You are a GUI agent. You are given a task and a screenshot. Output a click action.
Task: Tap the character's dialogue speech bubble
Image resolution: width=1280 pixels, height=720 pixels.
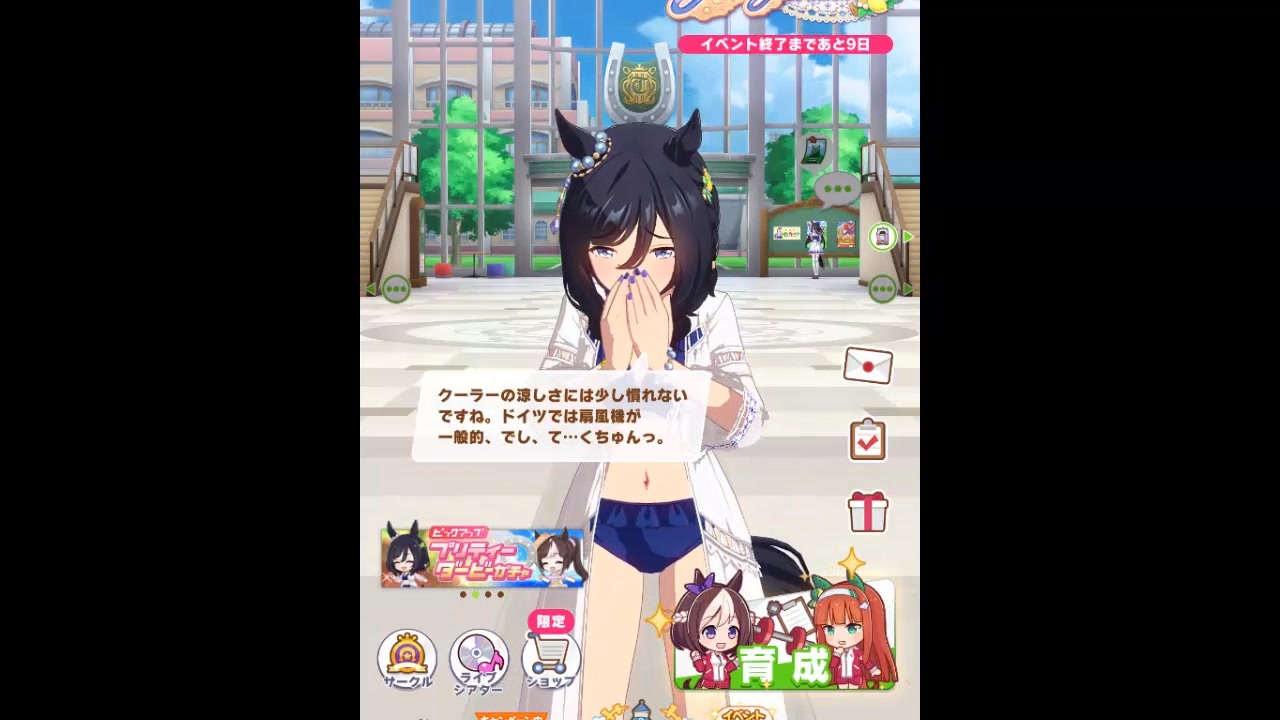pos(560,416)
